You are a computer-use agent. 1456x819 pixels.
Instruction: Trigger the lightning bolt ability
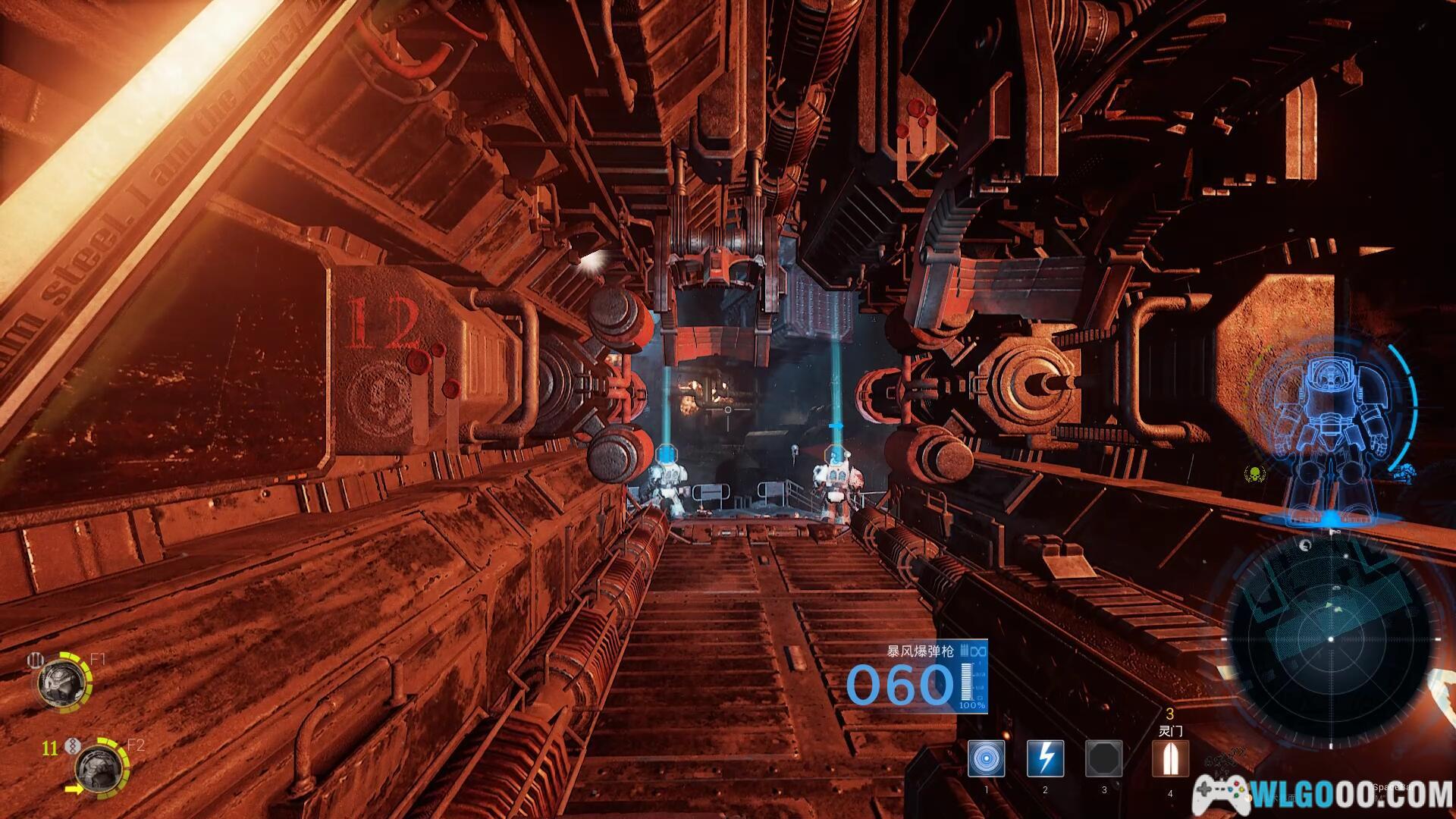coord(1045,758)
